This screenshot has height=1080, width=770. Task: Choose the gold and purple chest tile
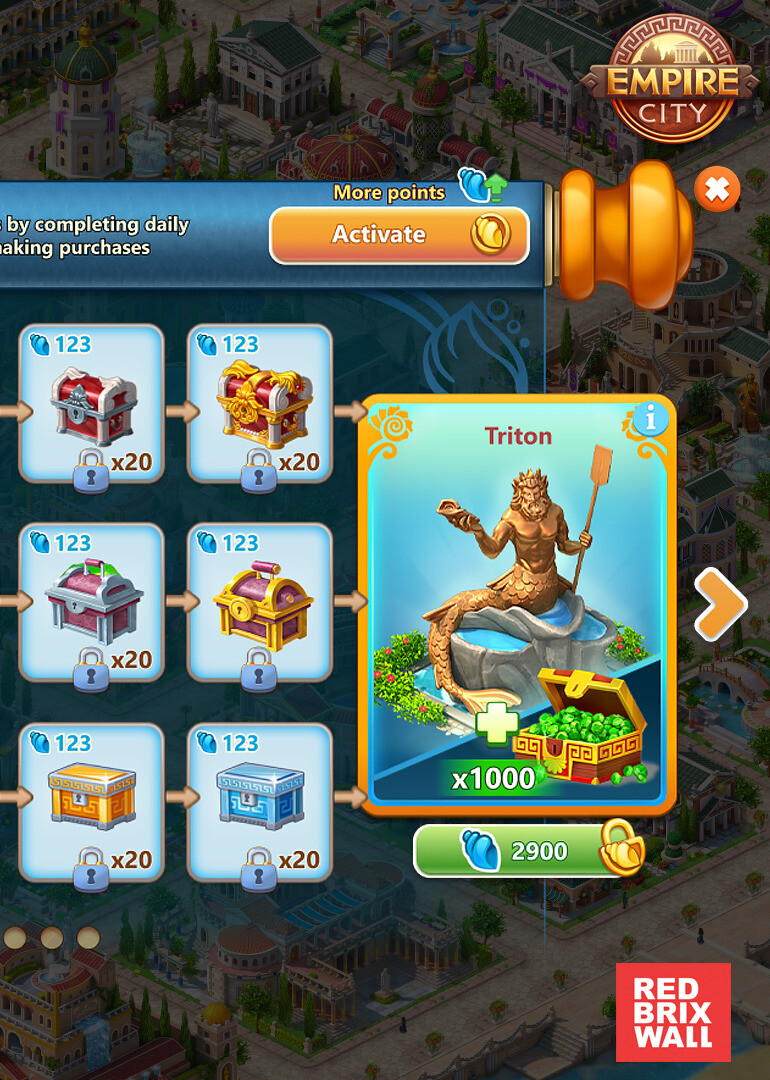(x=260, y=603)
